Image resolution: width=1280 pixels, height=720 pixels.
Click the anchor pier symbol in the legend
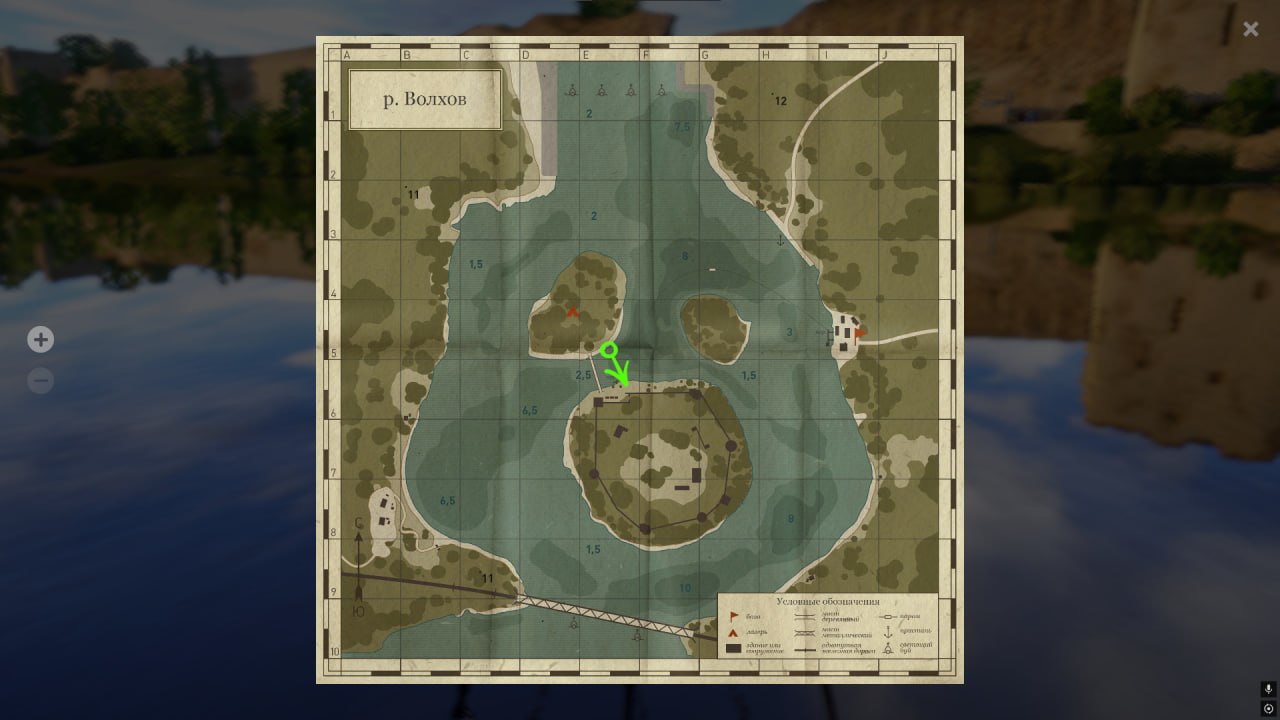888,633
